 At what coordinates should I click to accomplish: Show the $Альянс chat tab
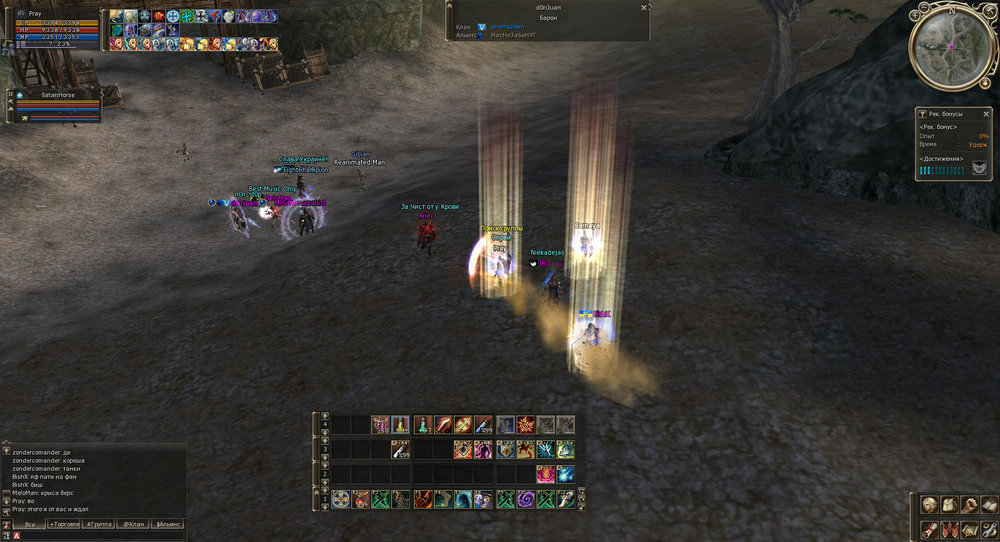coord(167,524)
